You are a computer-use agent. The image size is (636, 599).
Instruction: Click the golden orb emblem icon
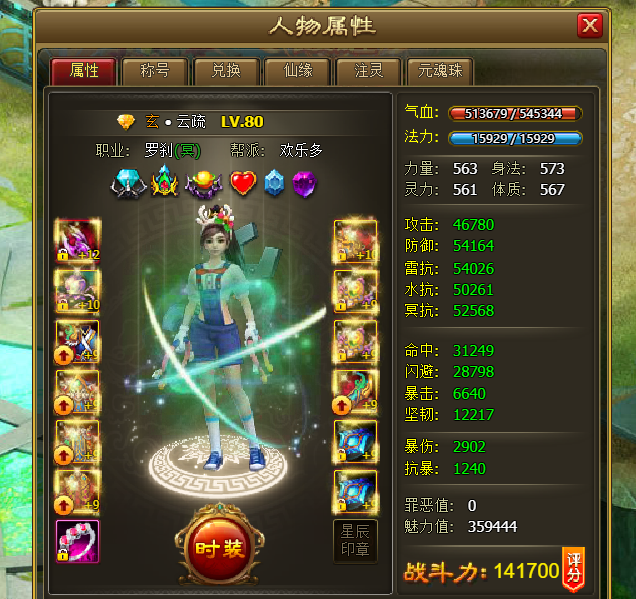(x=205, y=183)
